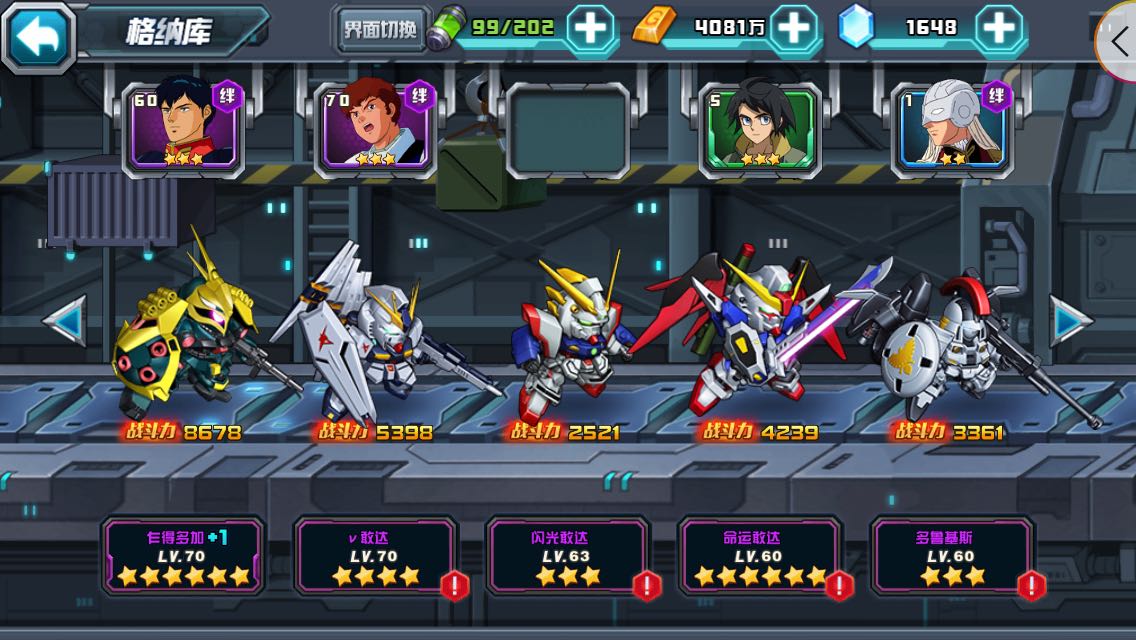Show previous mechs with left arrow
The width and height of the screenshot is (1136, 640).
point(64,321)
